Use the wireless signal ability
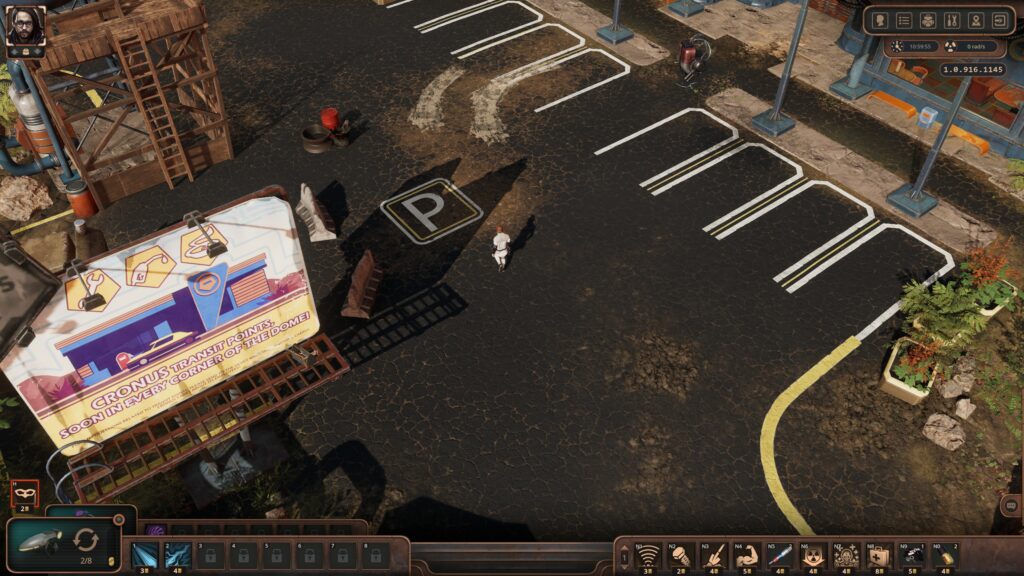 tap(649, 555)
